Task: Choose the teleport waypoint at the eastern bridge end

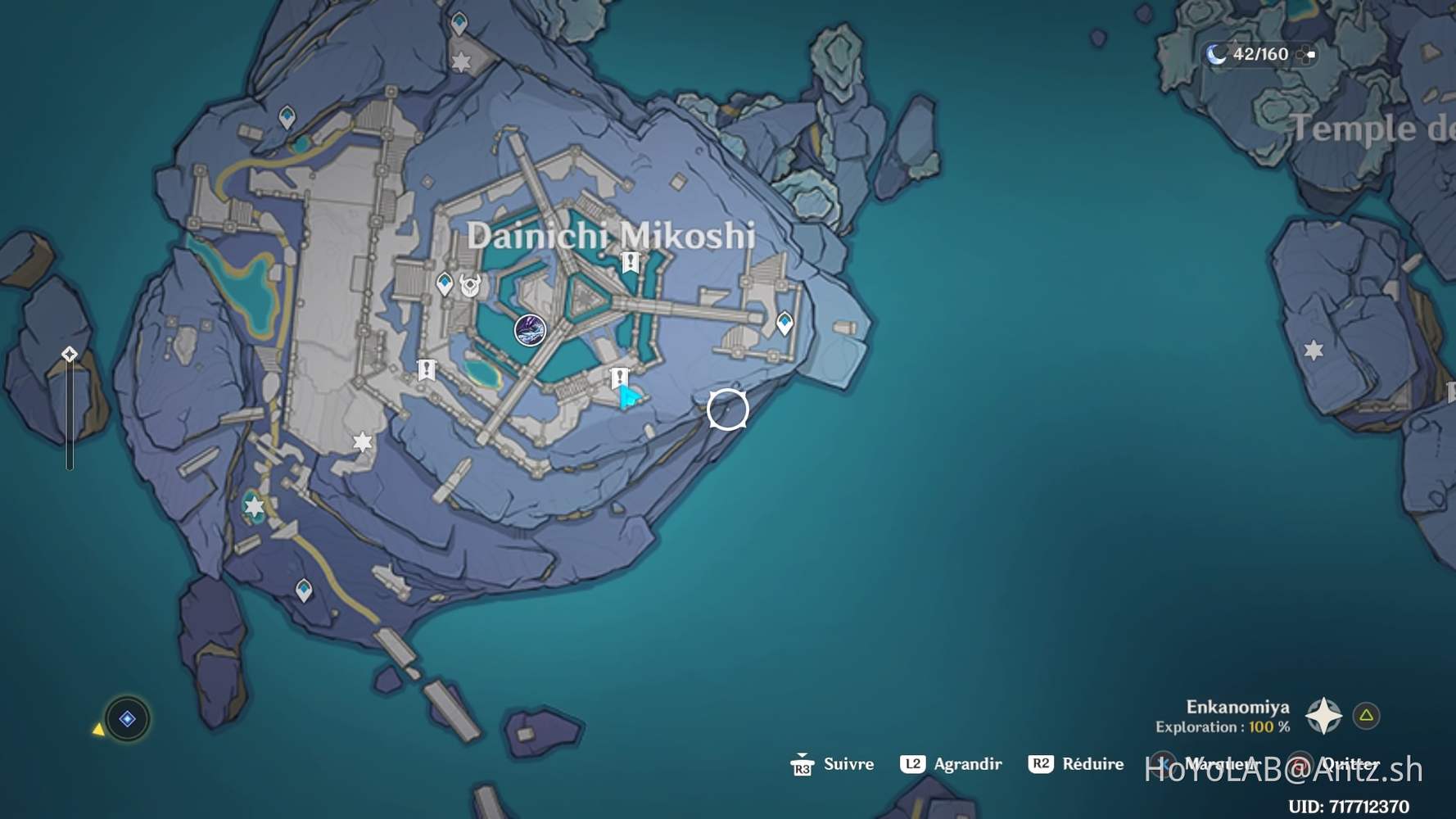Action: click(785, 323)
